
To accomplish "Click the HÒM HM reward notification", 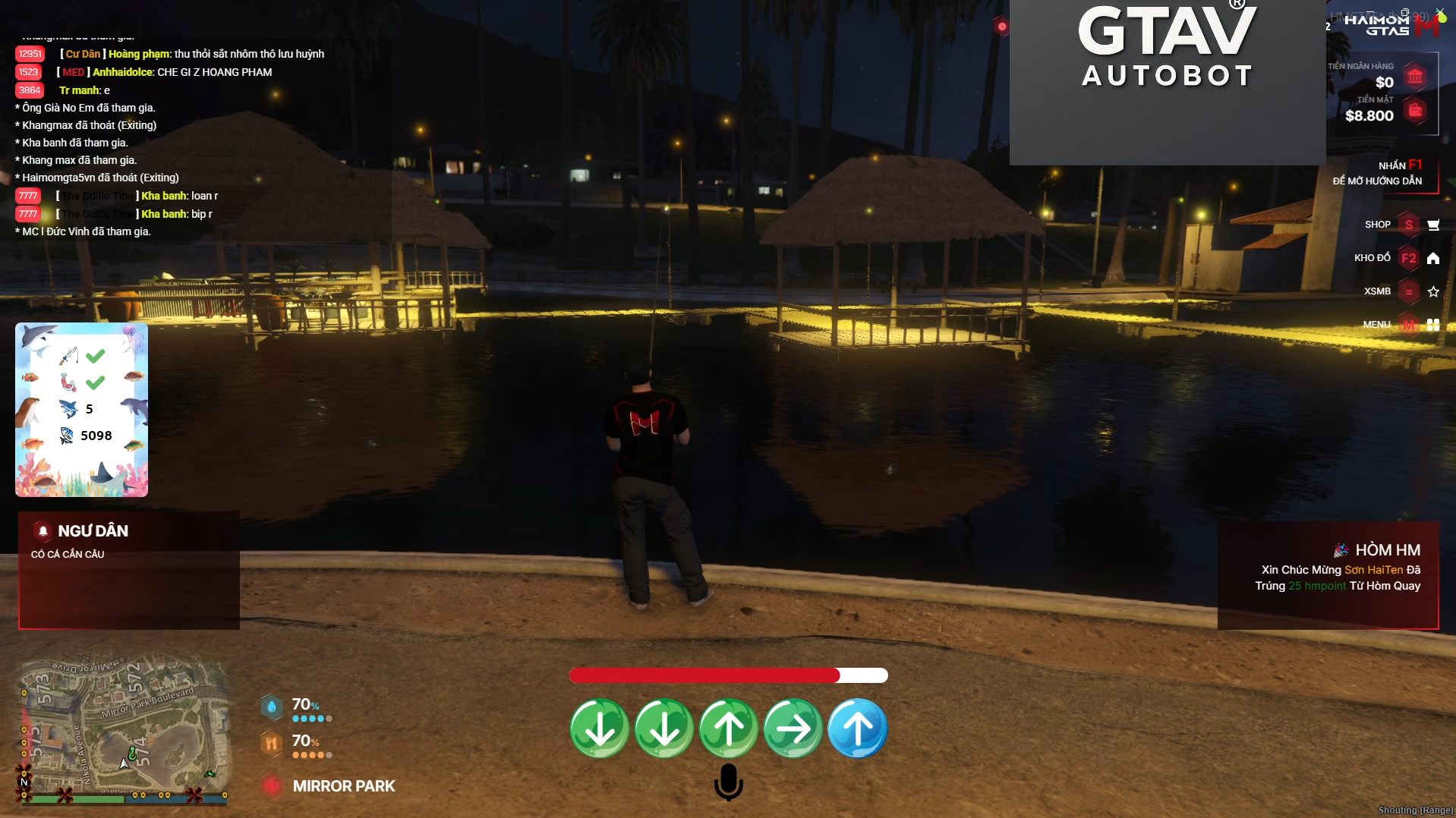I will click(x=1328, y=574).
